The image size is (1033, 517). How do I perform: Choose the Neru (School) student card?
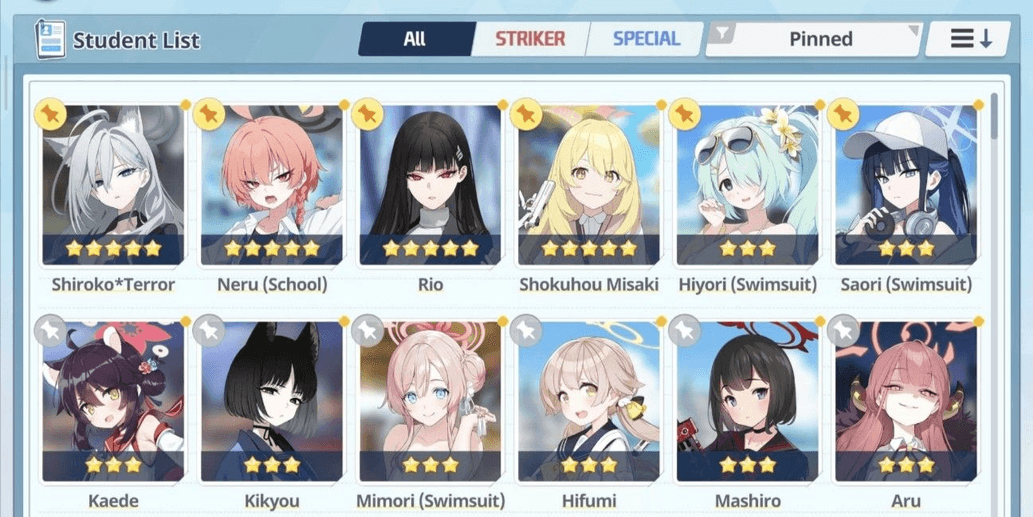272,185
